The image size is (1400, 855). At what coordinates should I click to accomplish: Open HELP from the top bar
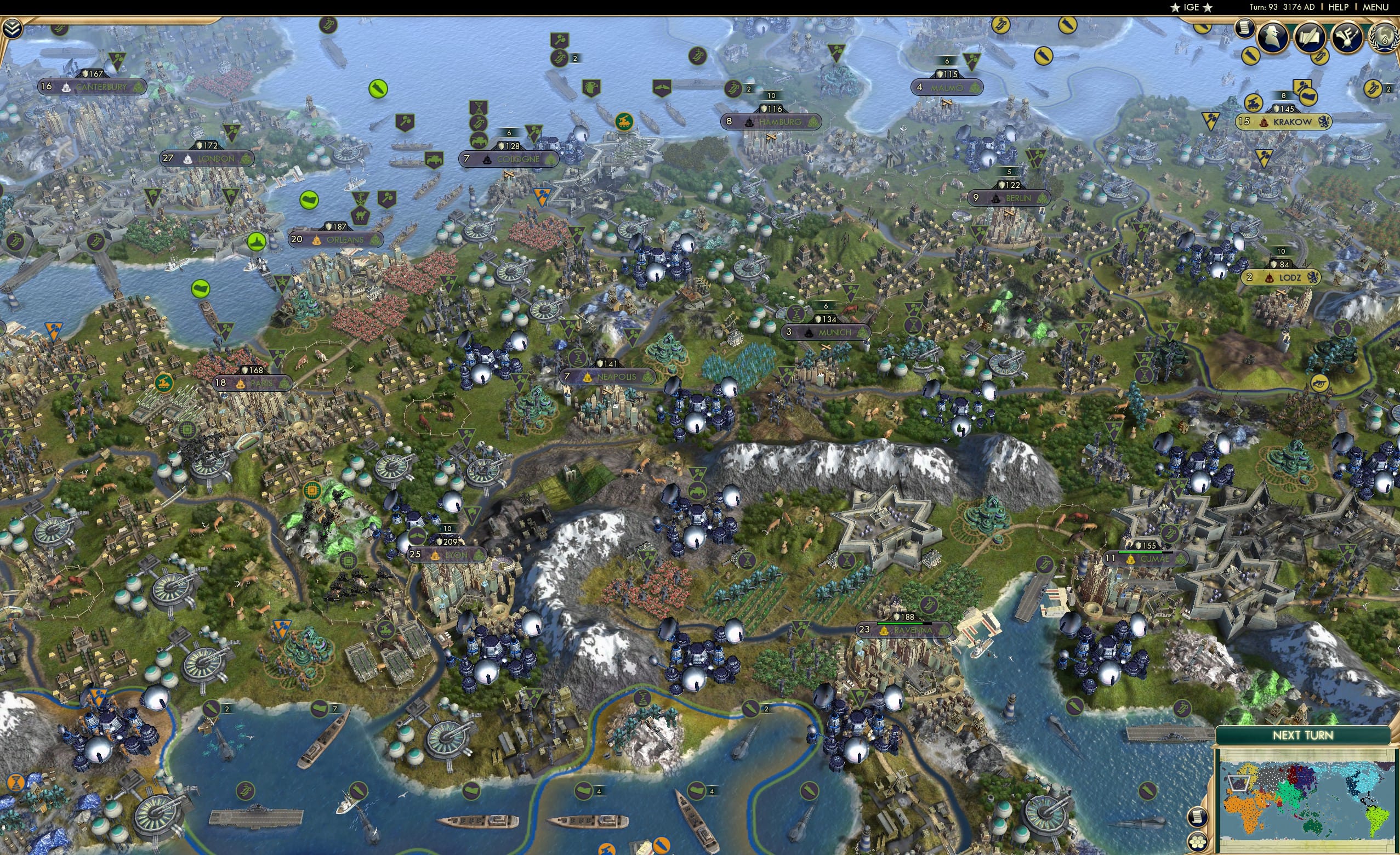1339,7
